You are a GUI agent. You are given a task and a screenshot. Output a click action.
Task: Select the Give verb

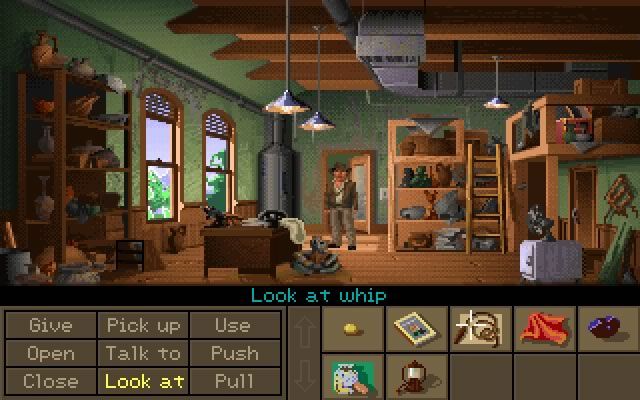tap(51, 326)
